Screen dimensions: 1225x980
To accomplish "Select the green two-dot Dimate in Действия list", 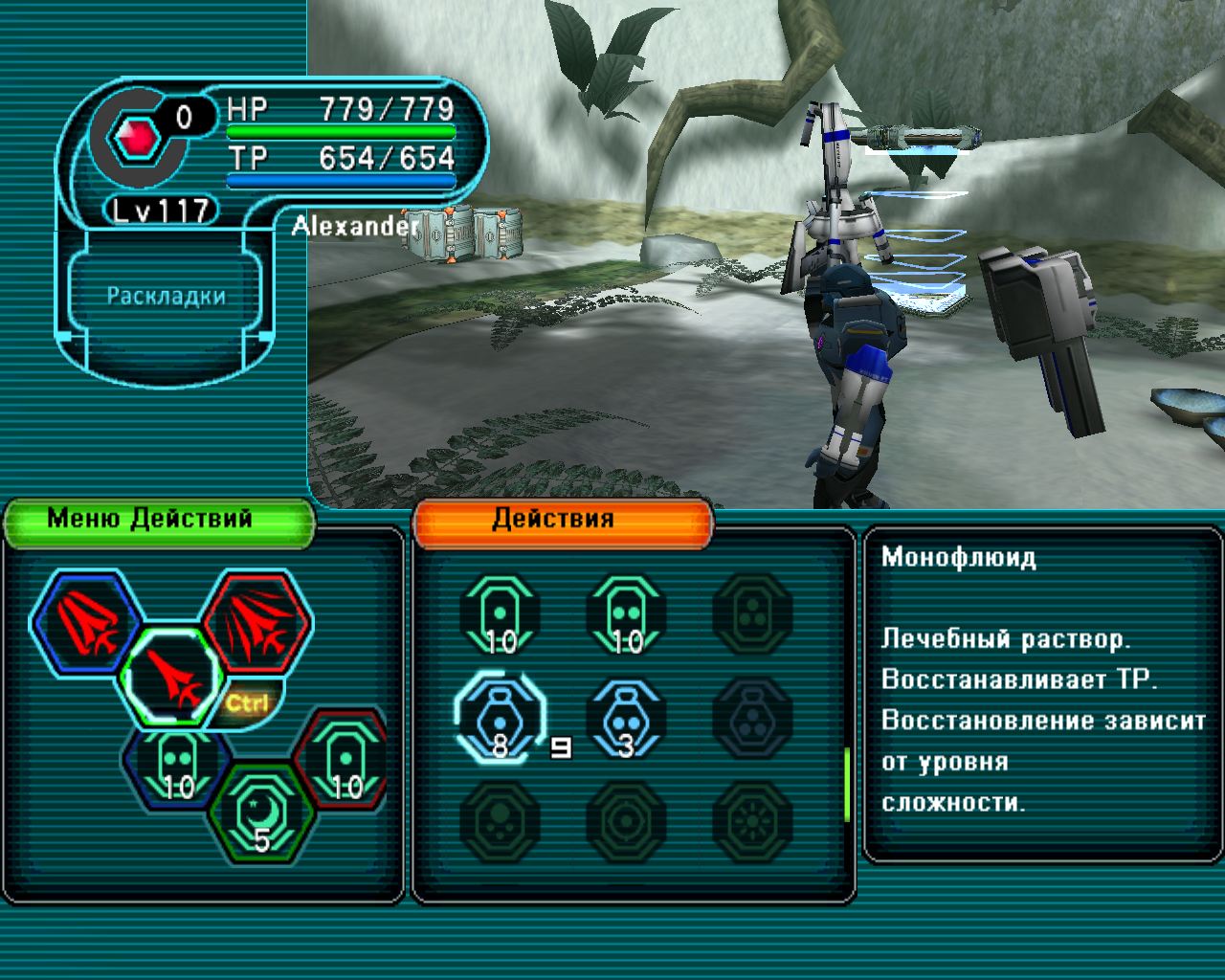I will click(x=627, y=615).
